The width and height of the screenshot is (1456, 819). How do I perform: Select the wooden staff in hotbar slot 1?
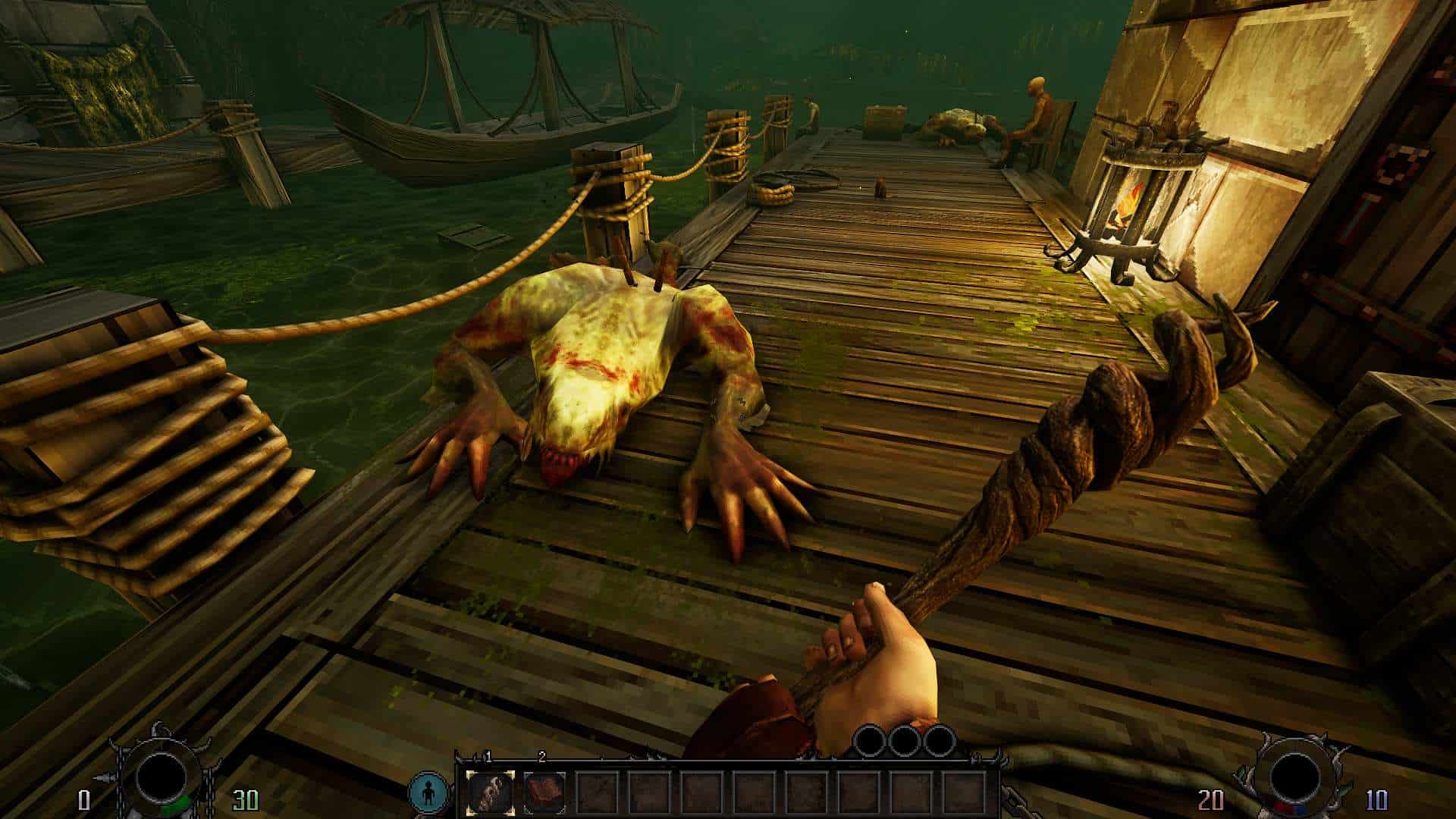click(489, 792)
